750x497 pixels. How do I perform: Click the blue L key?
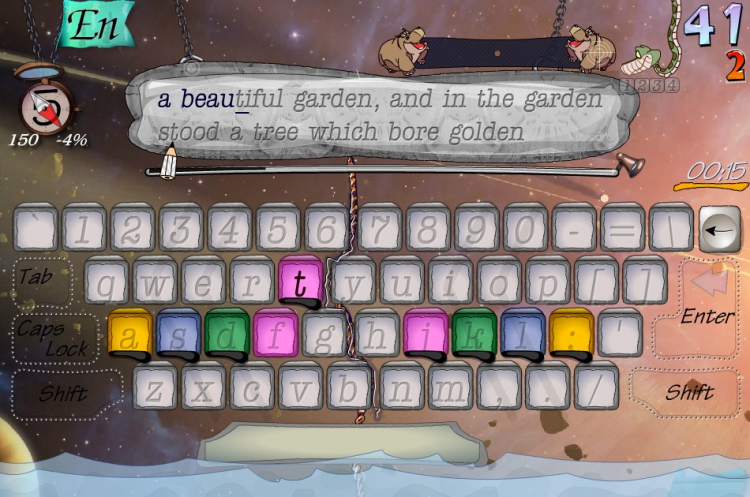coord(523,334)
